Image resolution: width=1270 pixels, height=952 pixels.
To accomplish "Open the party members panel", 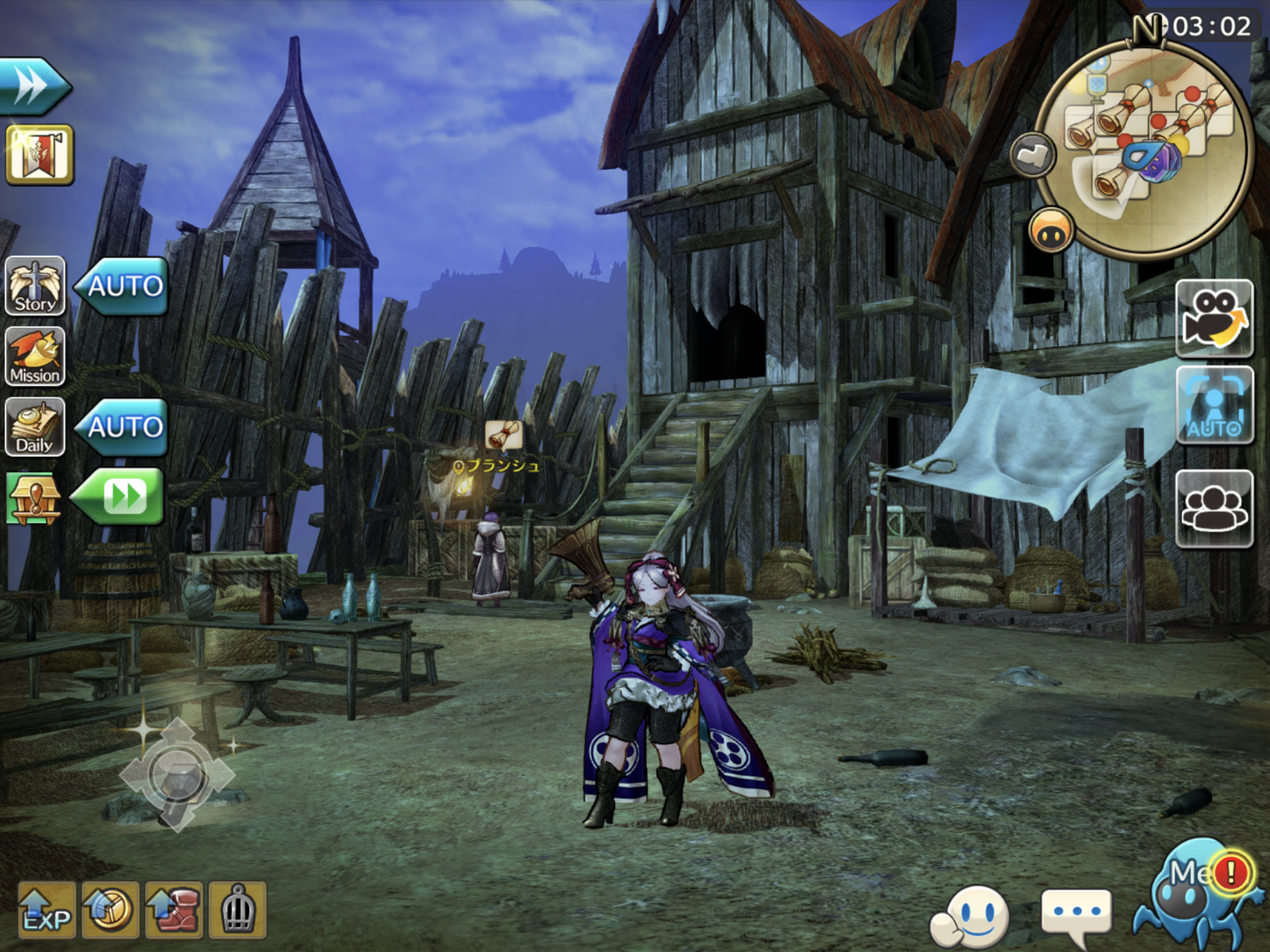I will click(x=1213, y=508).
